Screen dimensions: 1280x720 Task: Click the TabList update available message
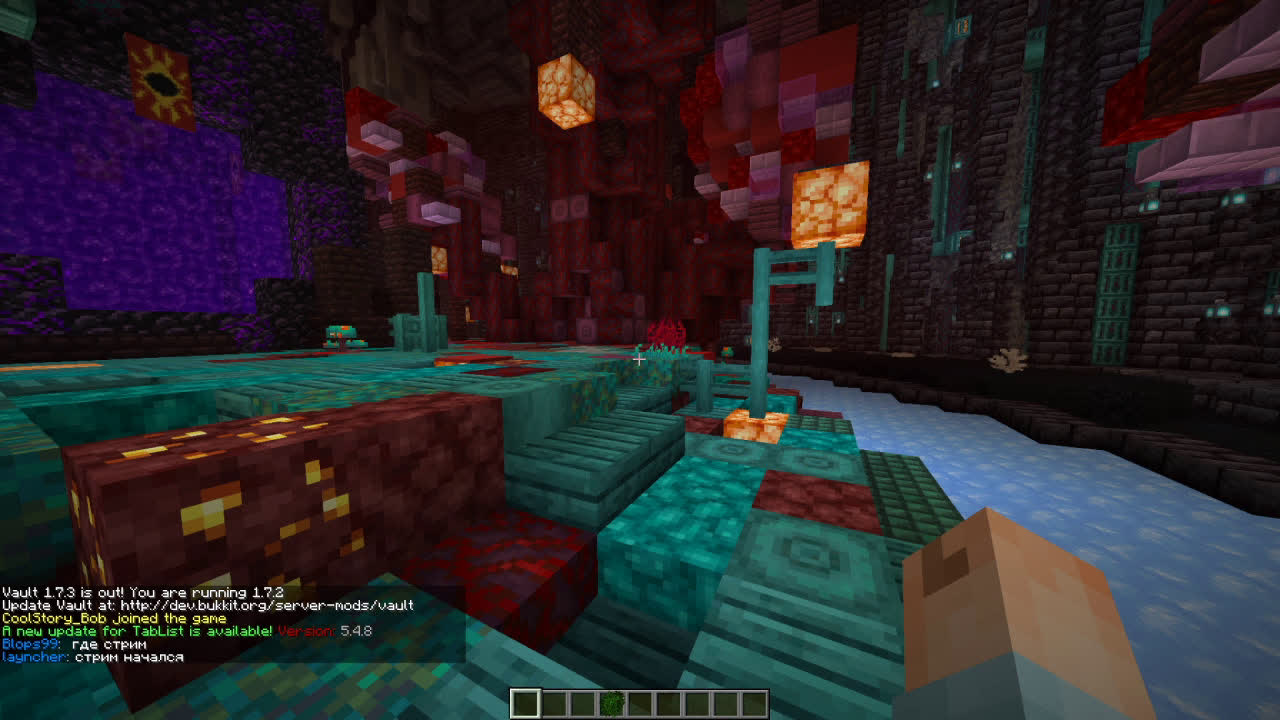(x=137, y=631)
